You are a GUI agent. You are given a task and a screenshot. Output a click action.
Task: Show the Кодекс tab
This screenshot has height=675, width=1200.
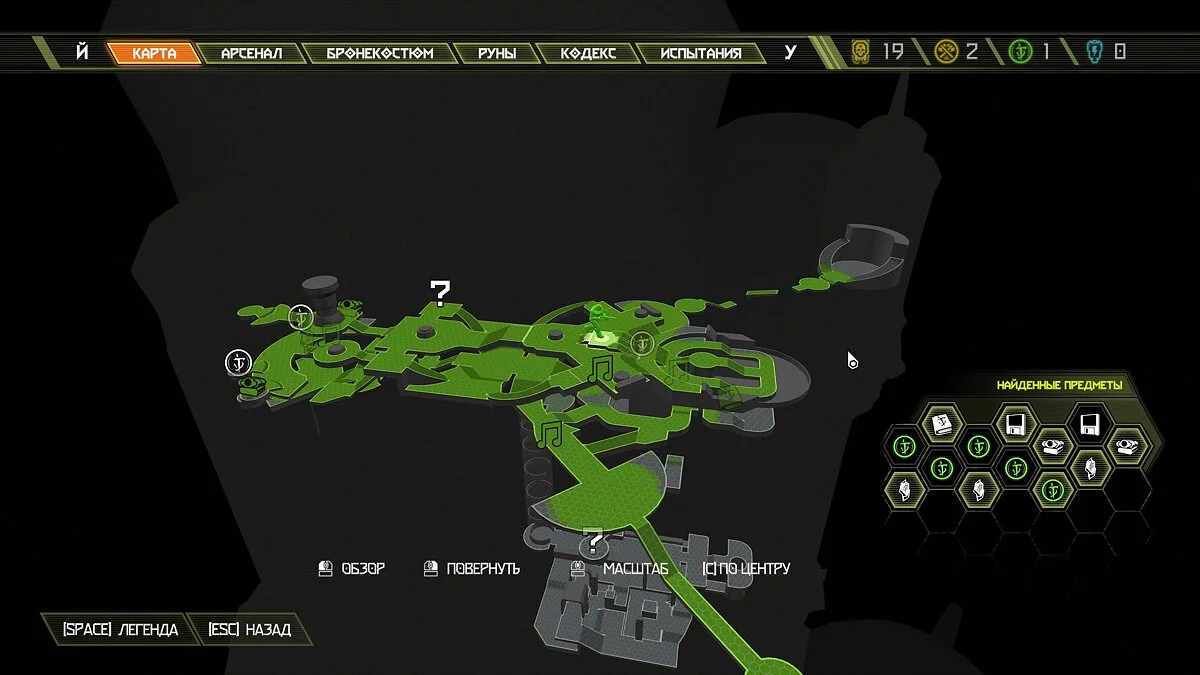pos(587,53)
